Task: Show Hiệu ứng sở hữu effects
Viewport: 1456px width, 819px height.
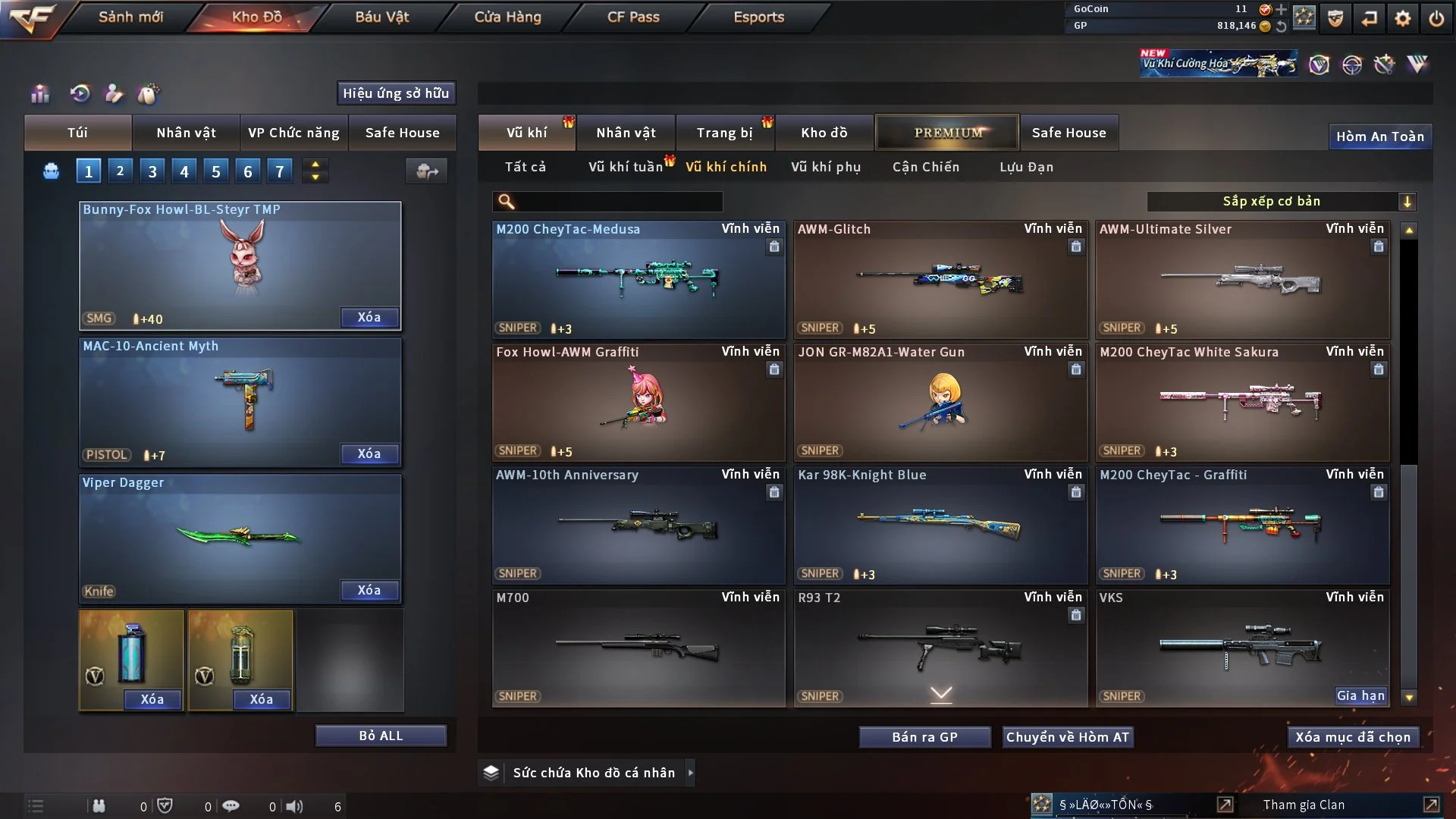Action: pos(396,93)
